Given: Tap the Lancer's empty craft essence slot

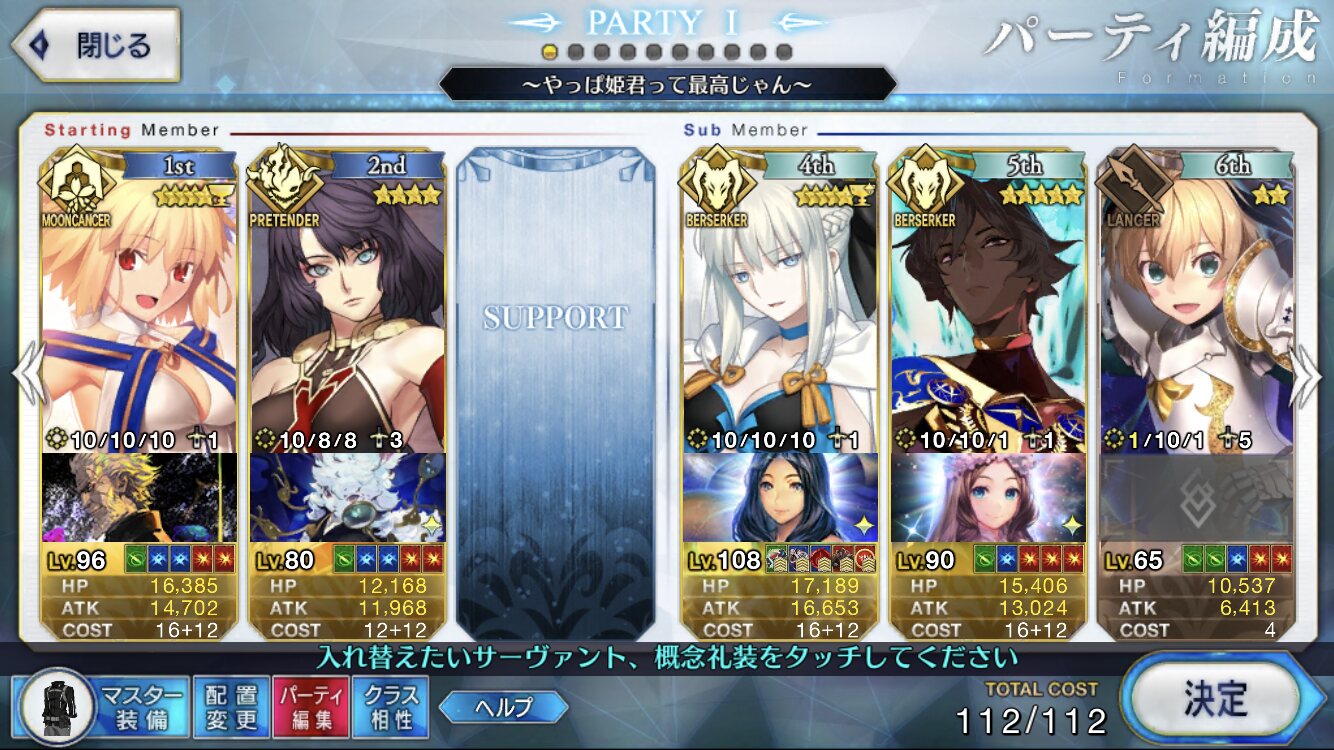Looking at the screenshot, I should point(1196,497).
